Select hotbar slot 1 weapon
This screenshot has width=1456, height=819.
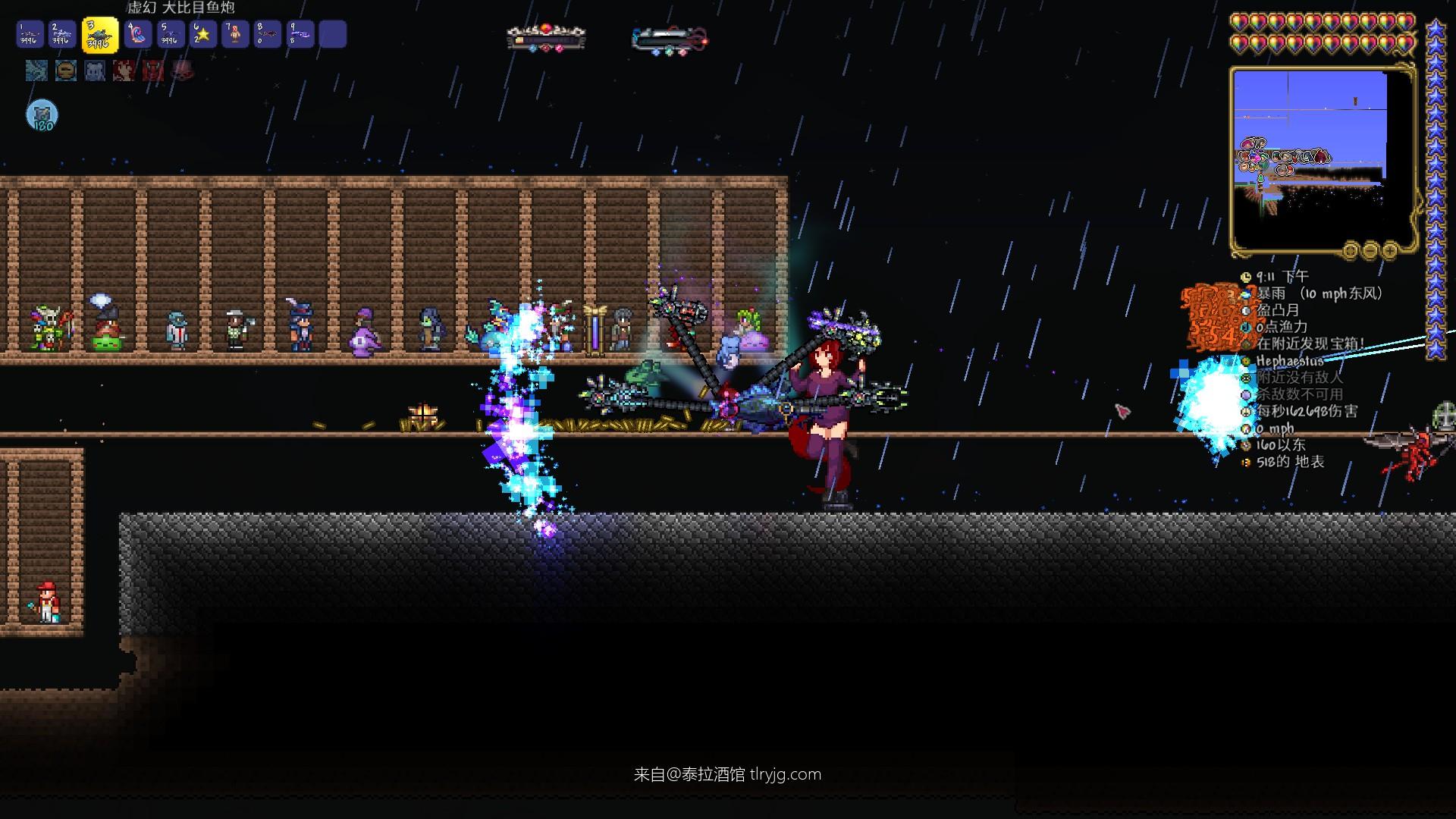31,35
